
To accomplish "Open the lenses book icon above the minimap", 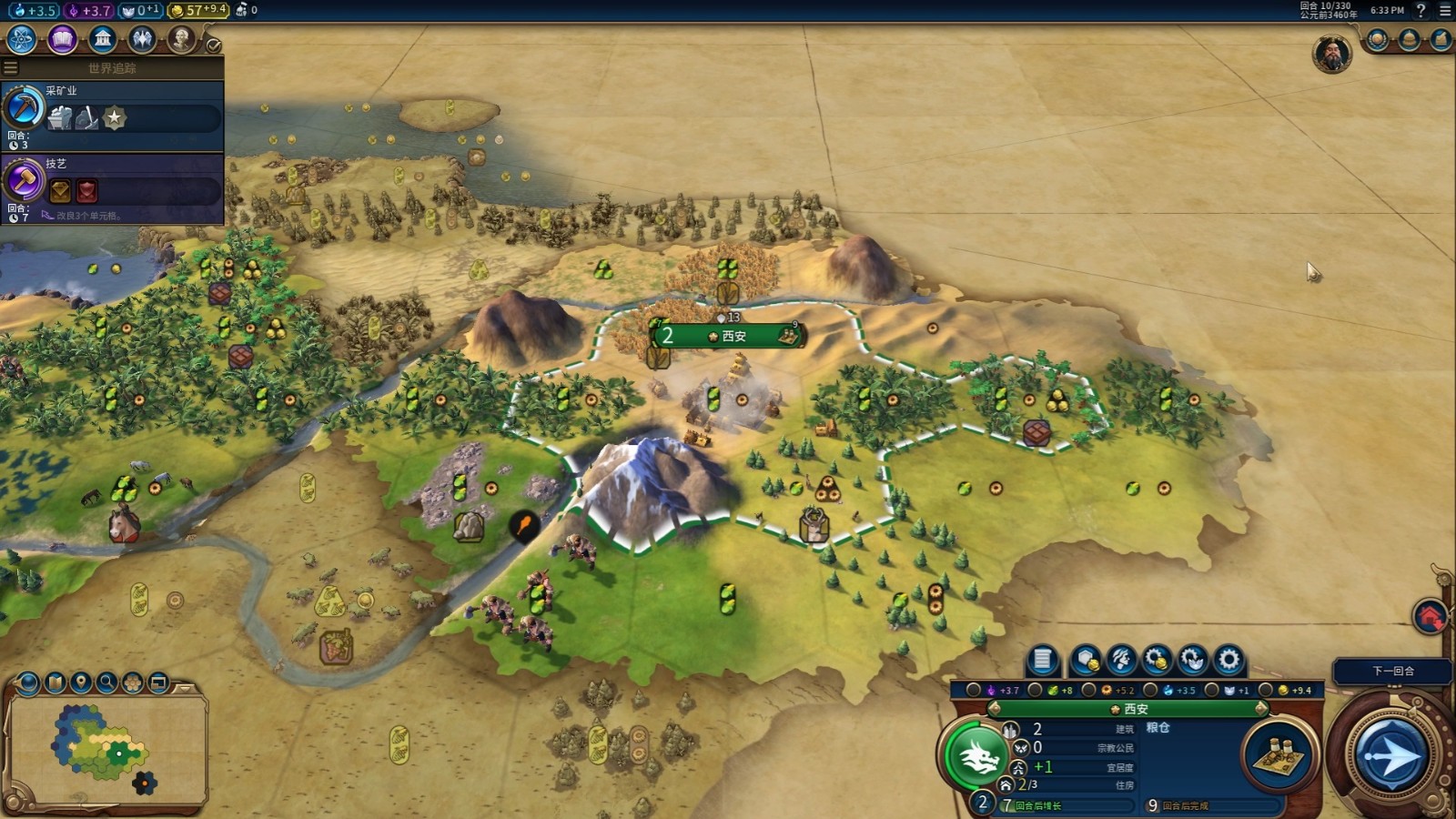I will (56, 682).
